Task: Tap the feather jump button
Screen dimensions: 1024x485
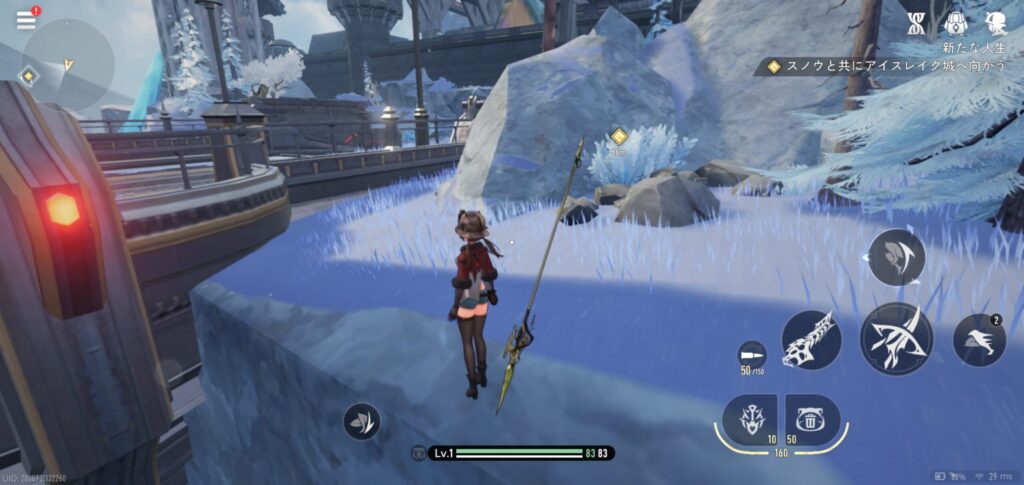Action: pos(896,258)
